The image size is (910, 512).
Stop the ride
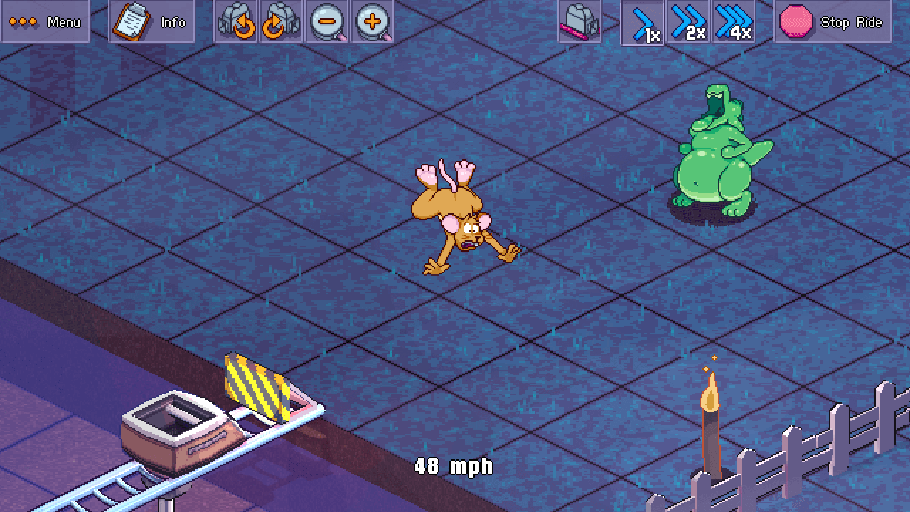833,21
